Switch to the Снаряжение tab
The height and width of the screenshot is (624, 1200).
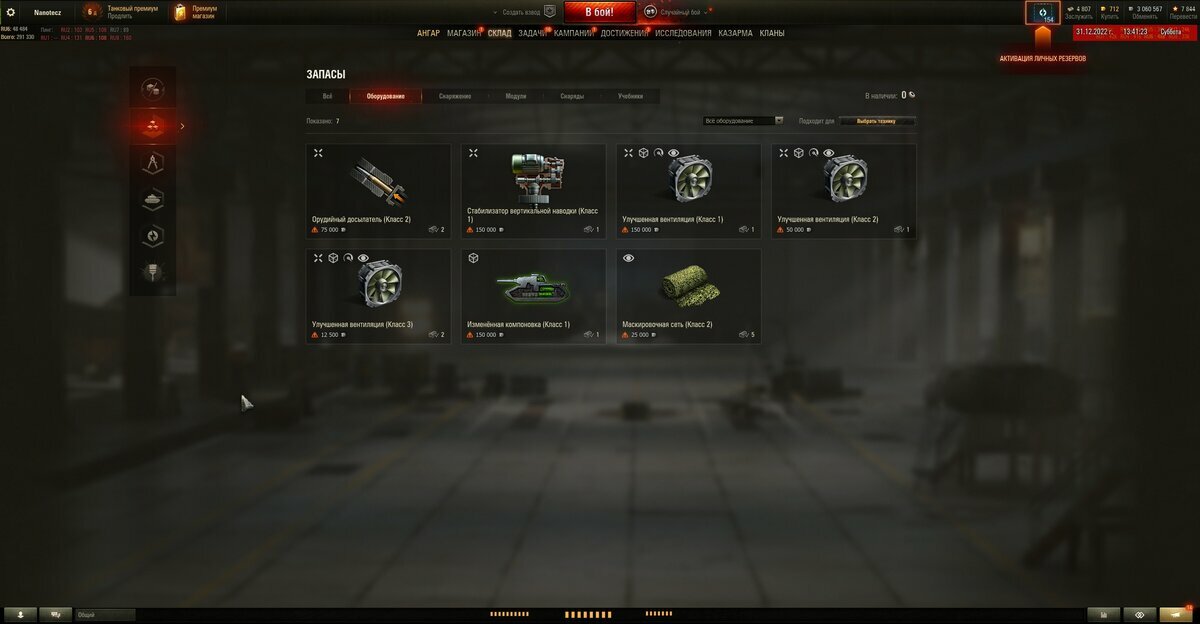[455, 96]
